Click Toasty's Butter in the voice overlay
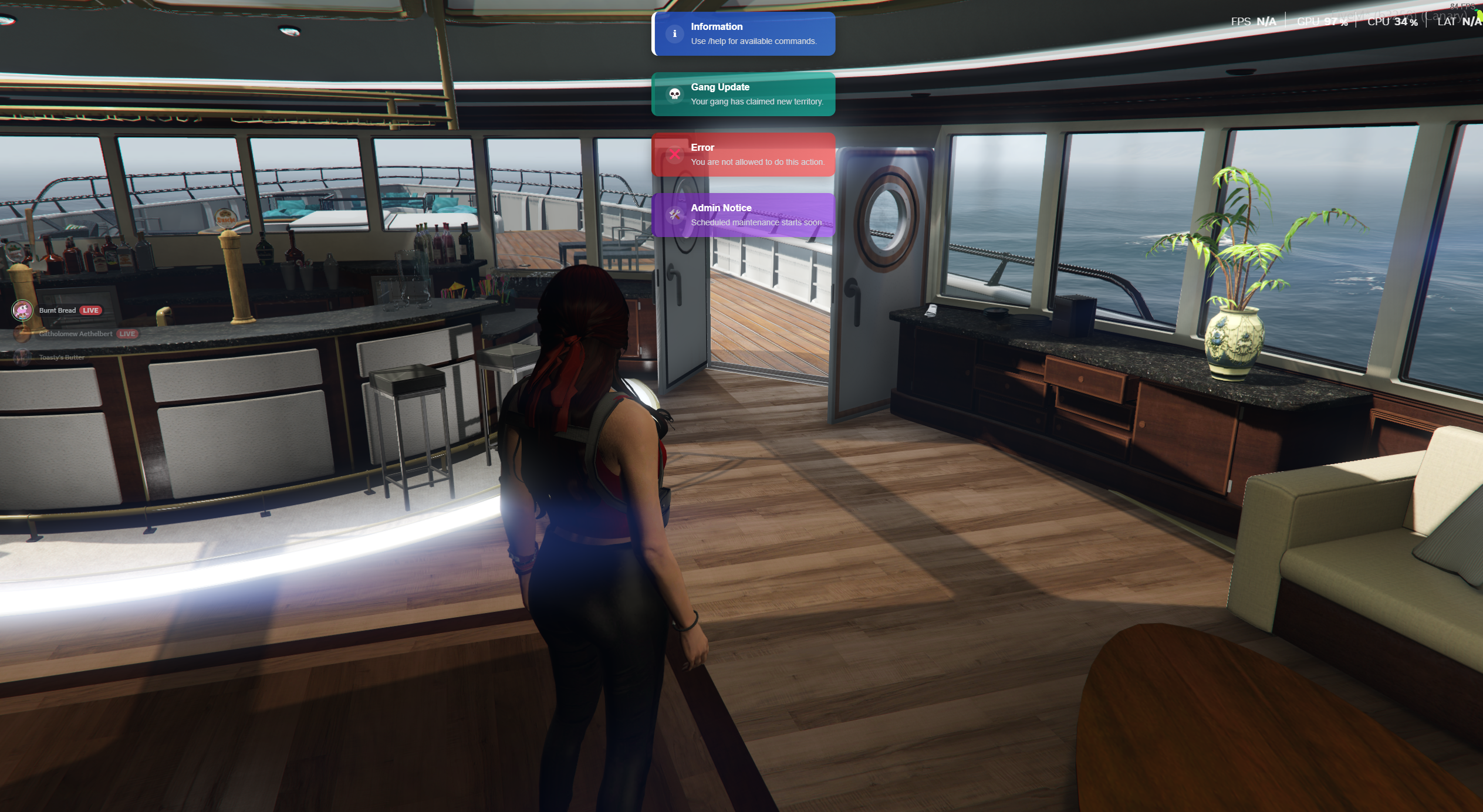The width and height of the screenshot is (1483, 812). pyautogui.click(x=61, y=357)
